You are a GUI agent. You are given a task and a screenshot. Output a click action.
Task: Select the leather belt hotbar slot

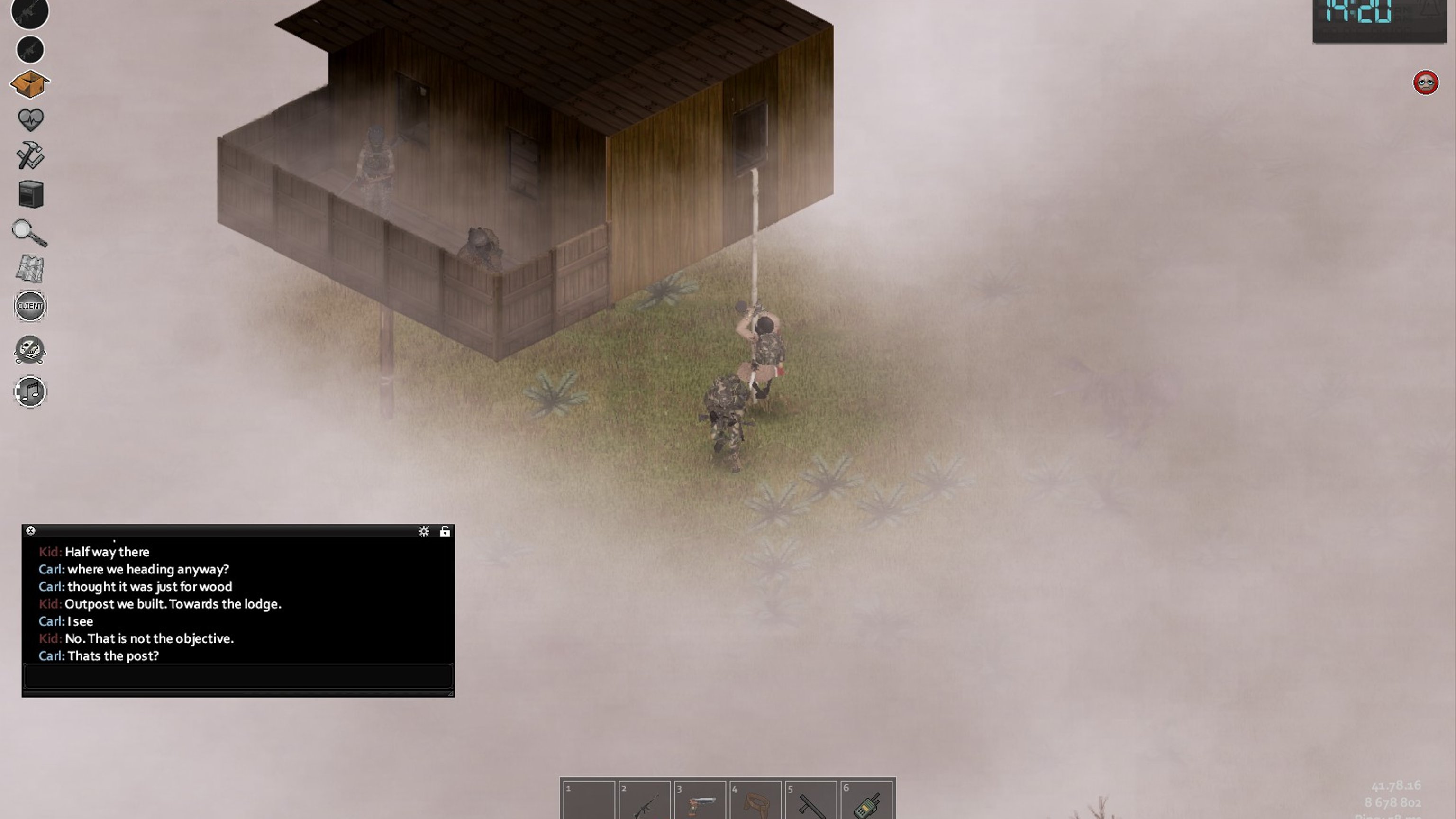755,801
